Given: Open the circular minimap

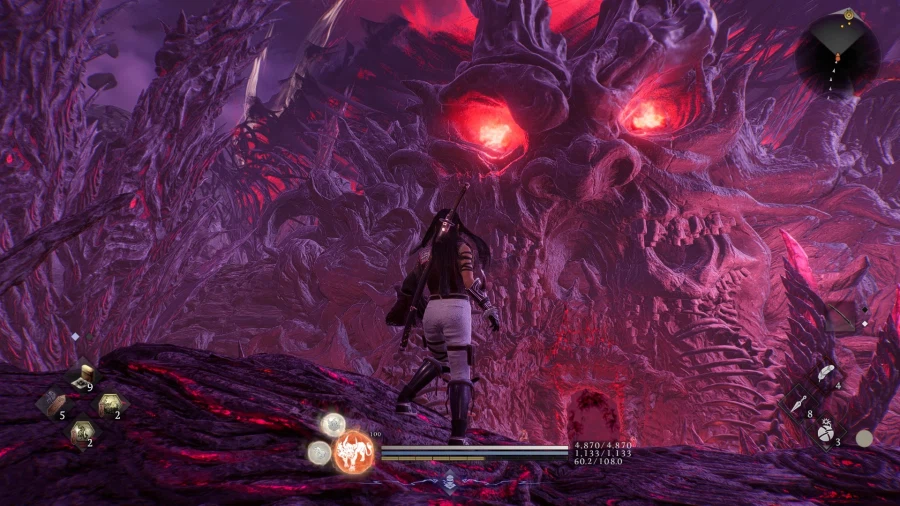Looking at the screenshot, I should pos(838,55).
